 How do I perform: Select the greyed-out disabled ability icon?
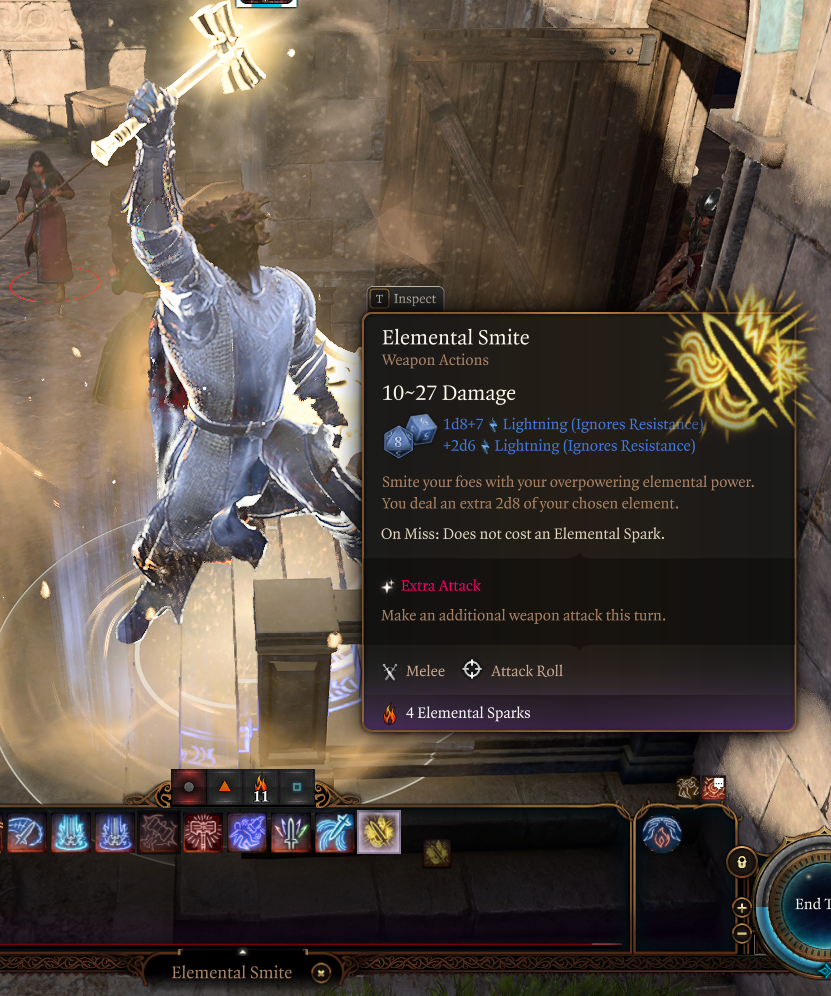[159, 832]
